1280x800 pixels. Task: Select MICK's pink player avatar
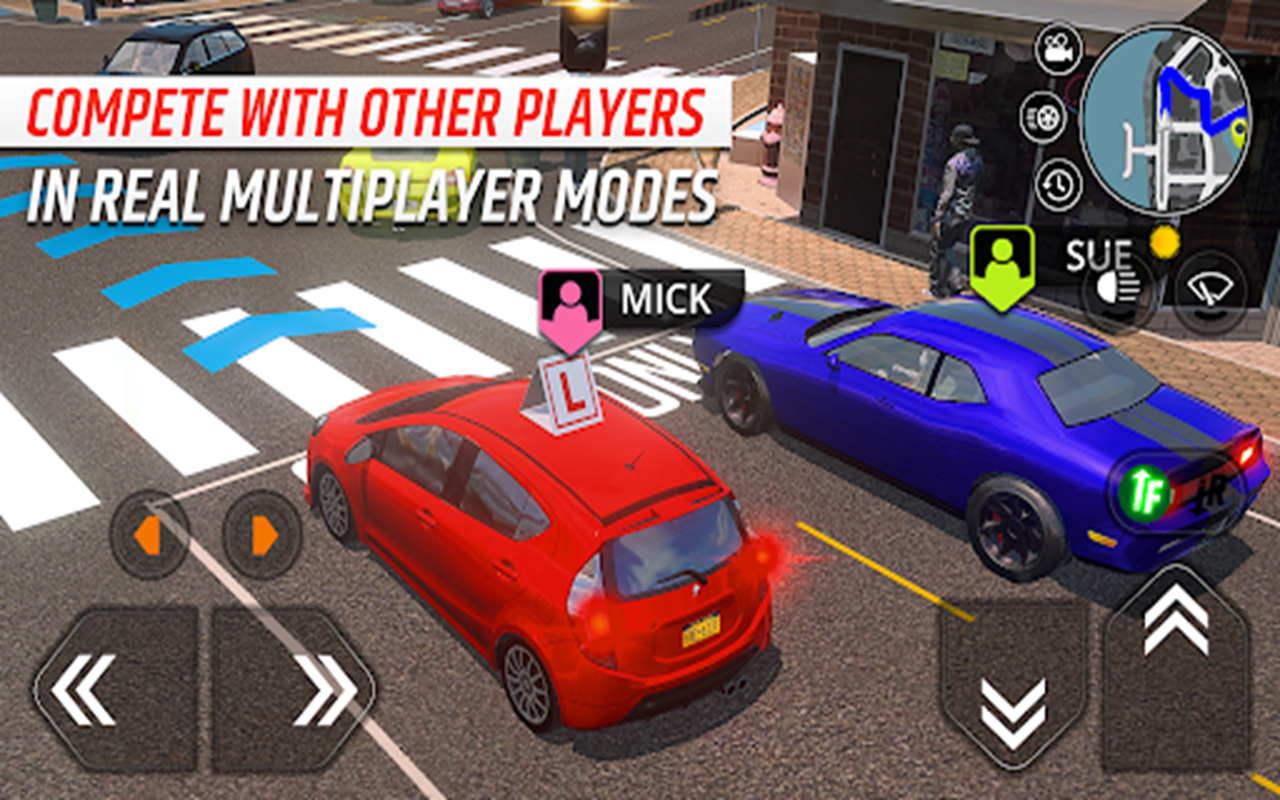(x=570, y=298)
